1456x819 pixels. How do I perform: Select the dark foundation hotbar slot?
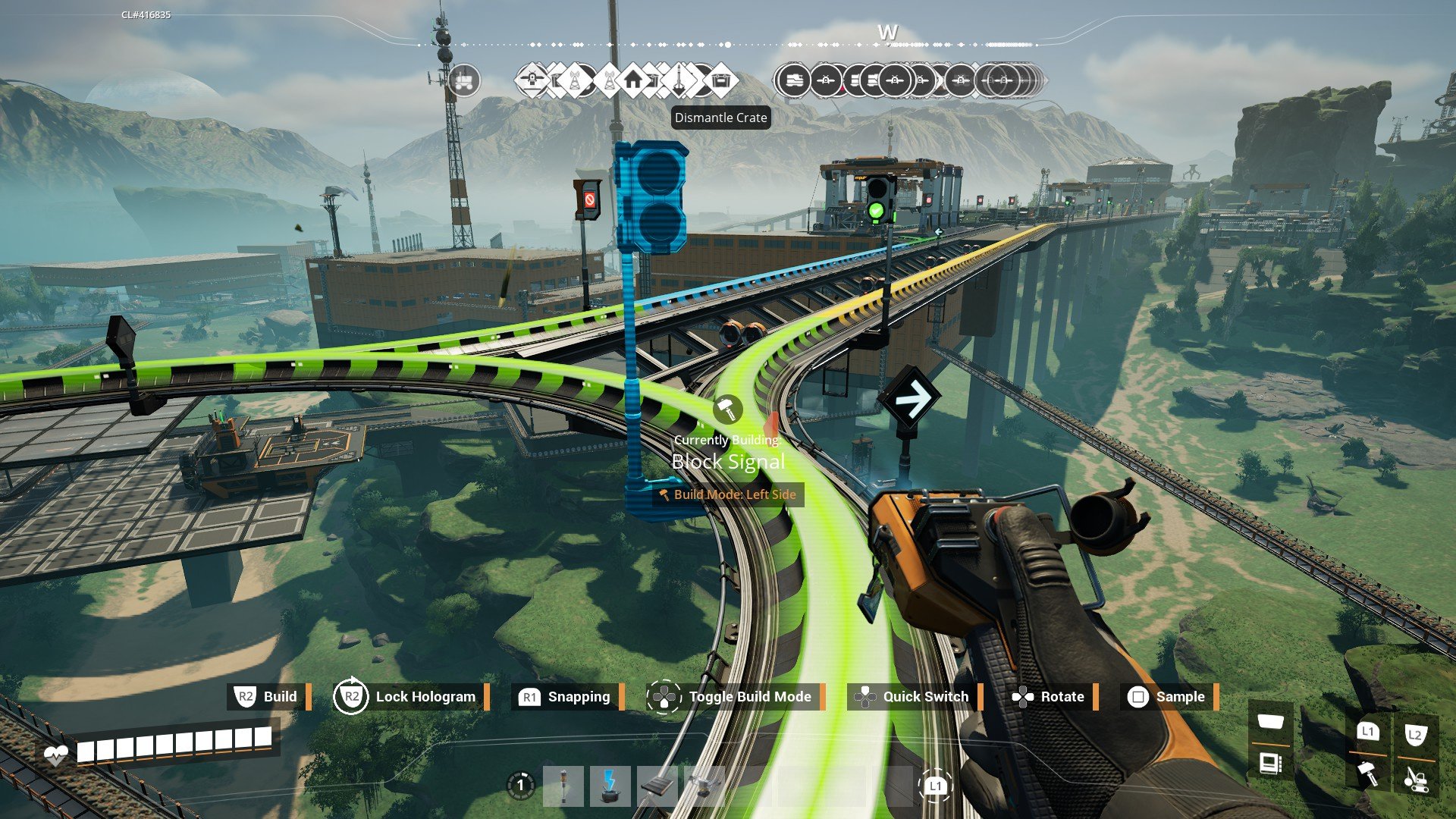657,786
